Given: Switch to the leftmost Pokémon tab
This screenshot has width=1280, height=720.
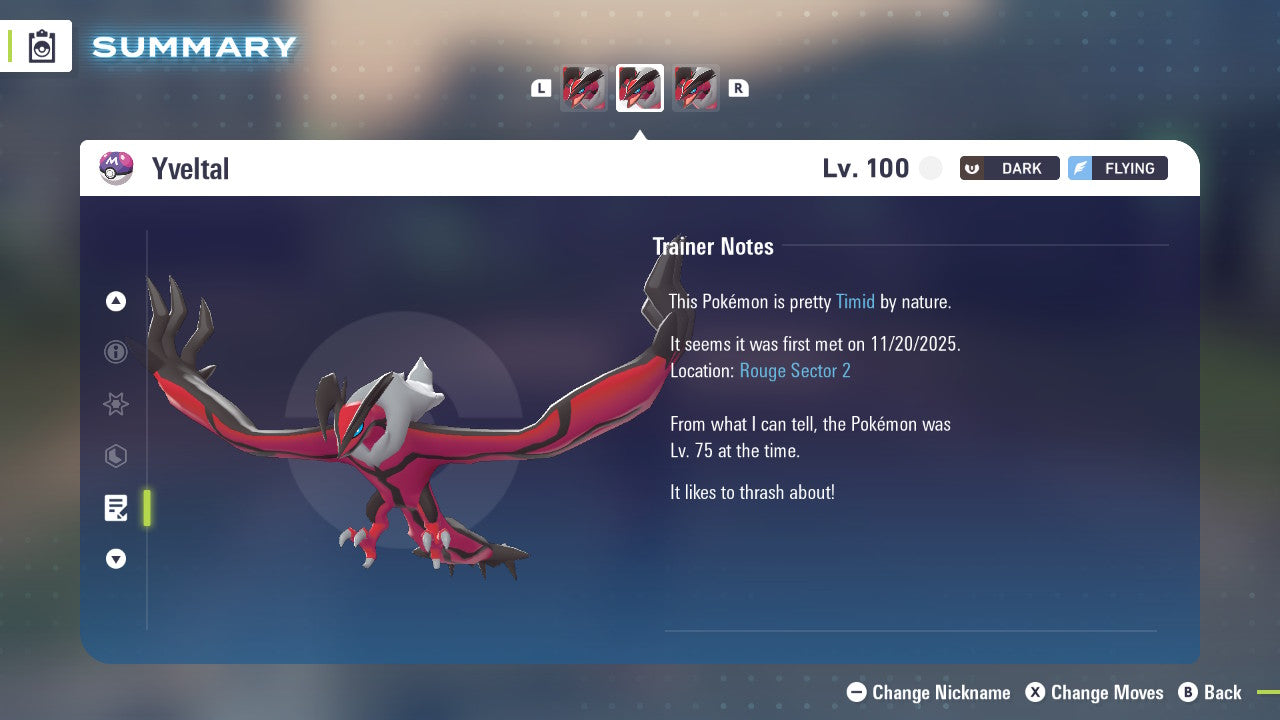Looking at the screenshot, I should click(x=583, y=87).
